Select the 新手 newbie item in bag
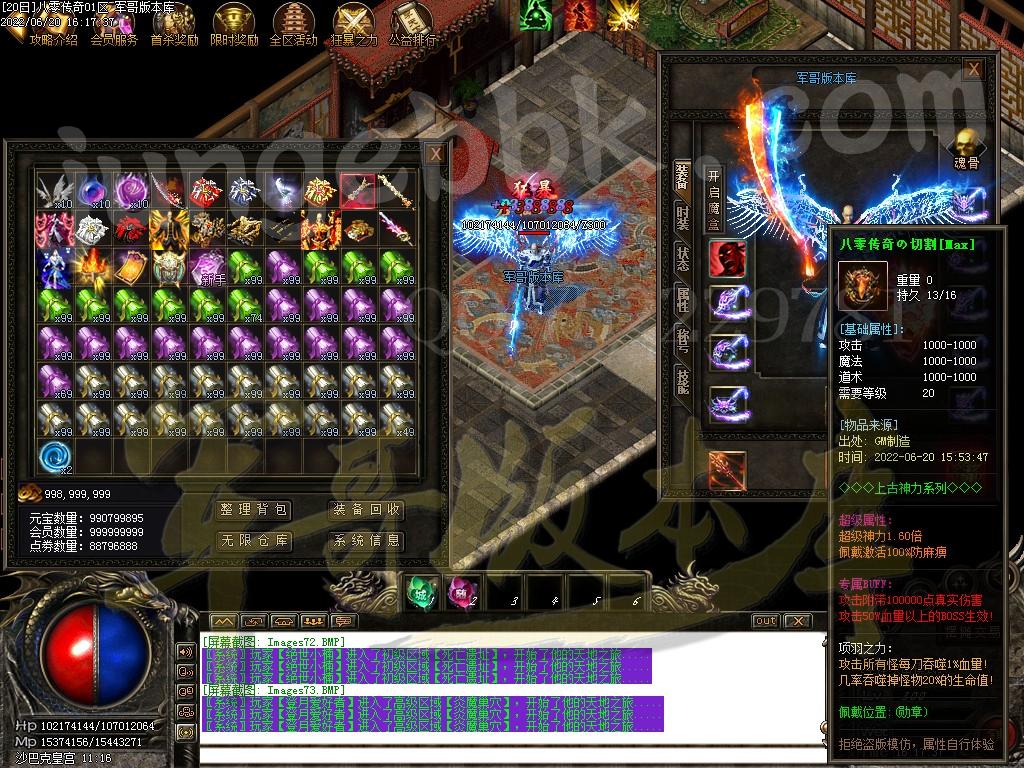 coord(209,268)
